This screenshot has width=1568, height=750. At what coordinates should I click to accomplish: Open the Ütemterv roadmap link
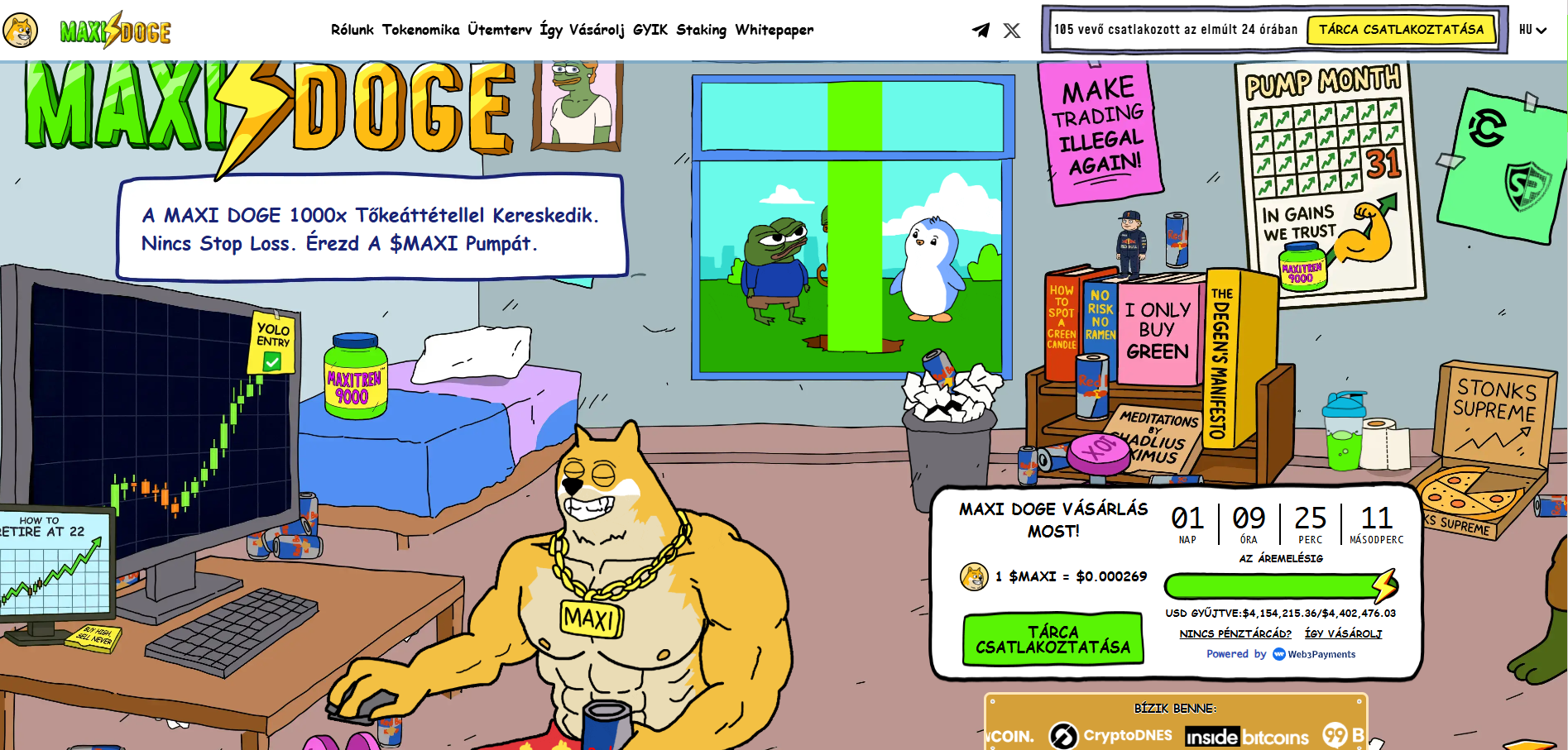coord(500,30)
